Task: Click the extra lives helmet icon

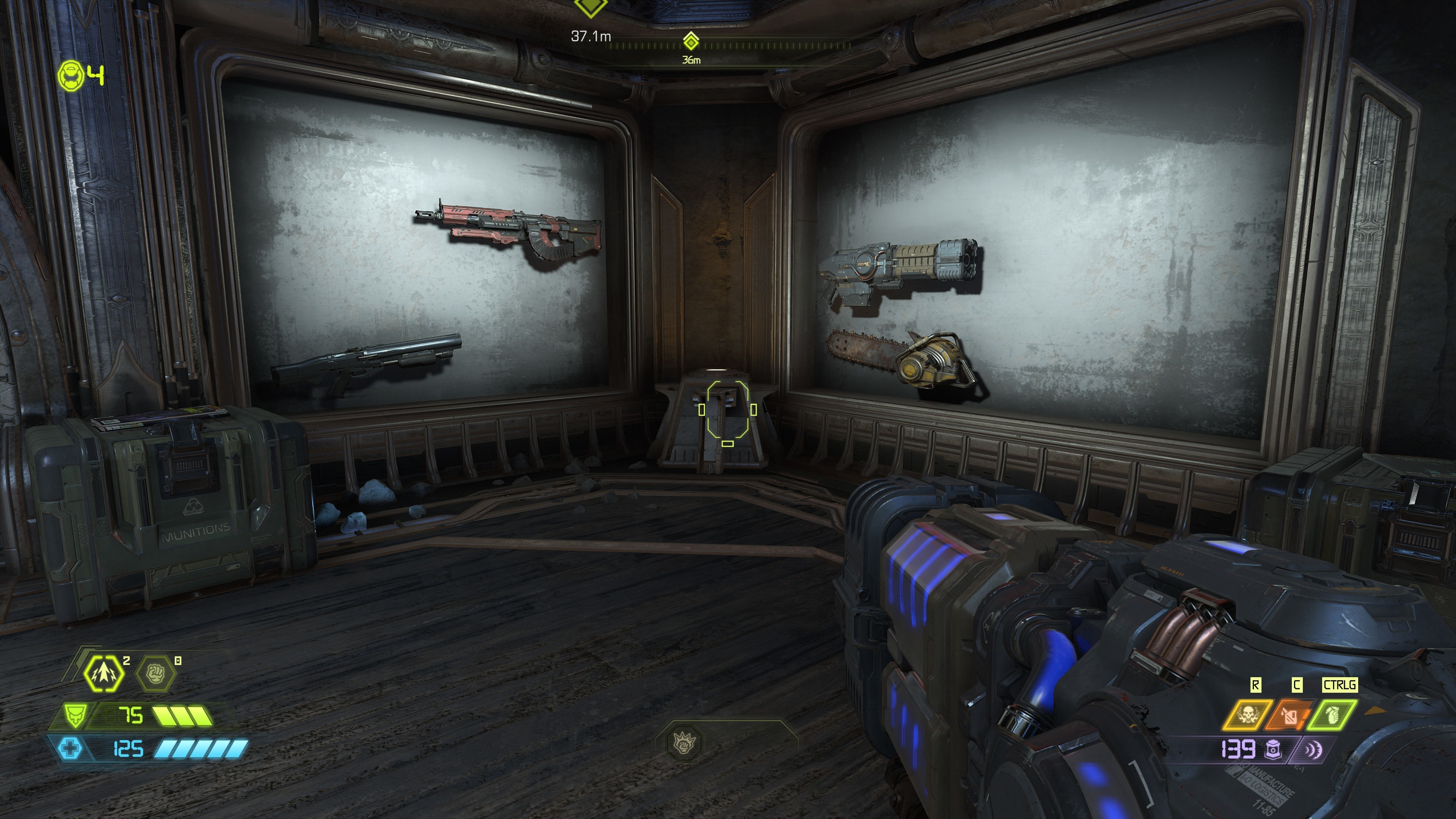Action: coord(72,76)
